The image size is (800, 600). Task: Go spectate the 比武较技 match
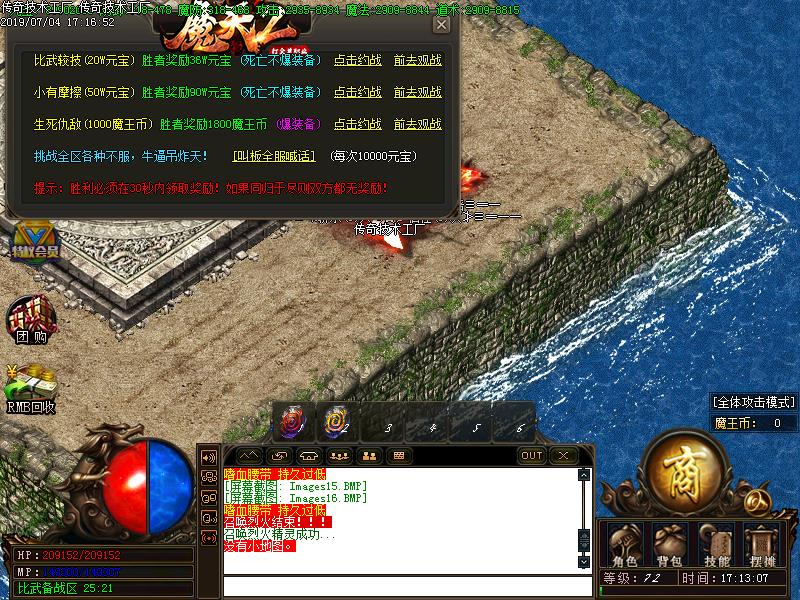pyautogui.click(x=417, y=60)
